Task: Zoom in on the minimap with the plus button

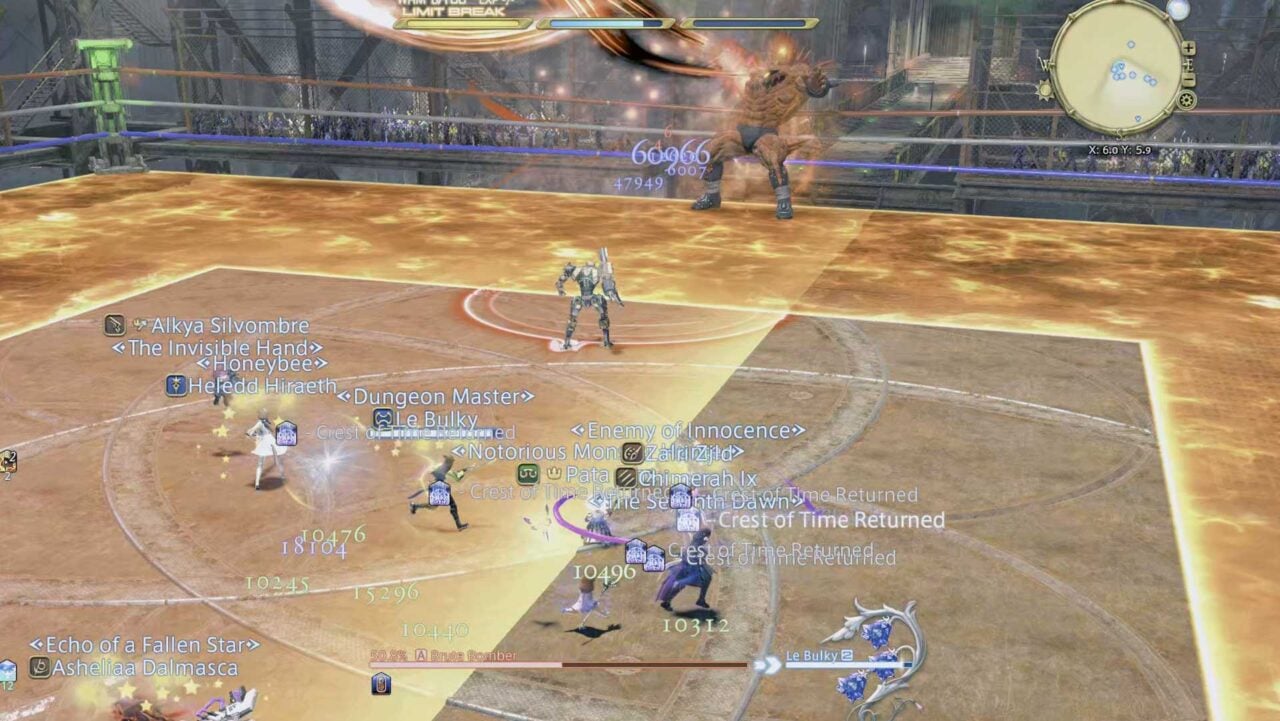Action: 1189,47
